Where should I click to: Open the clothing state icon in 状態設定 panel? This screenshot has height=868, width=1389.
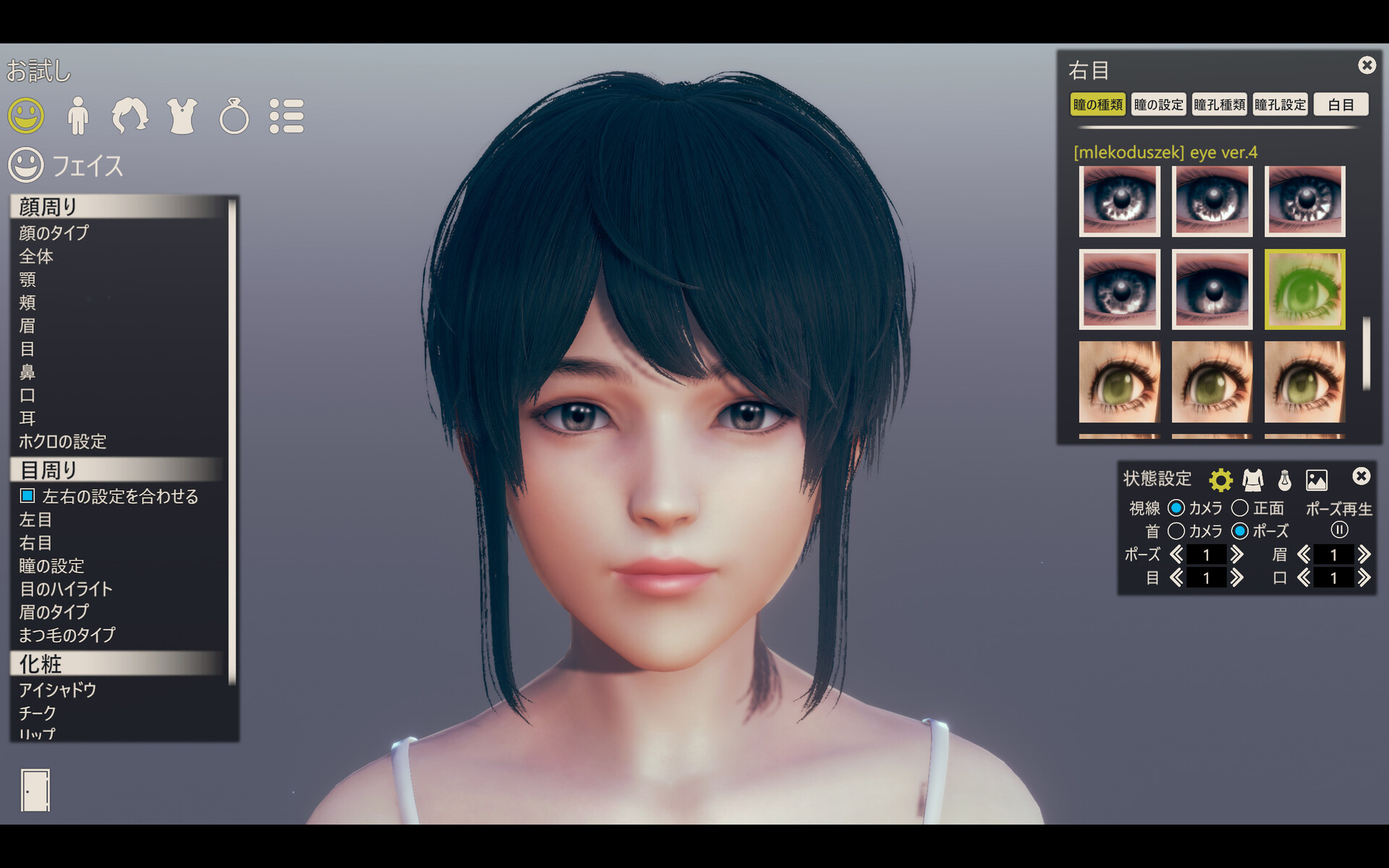[x=1253, y=479]
